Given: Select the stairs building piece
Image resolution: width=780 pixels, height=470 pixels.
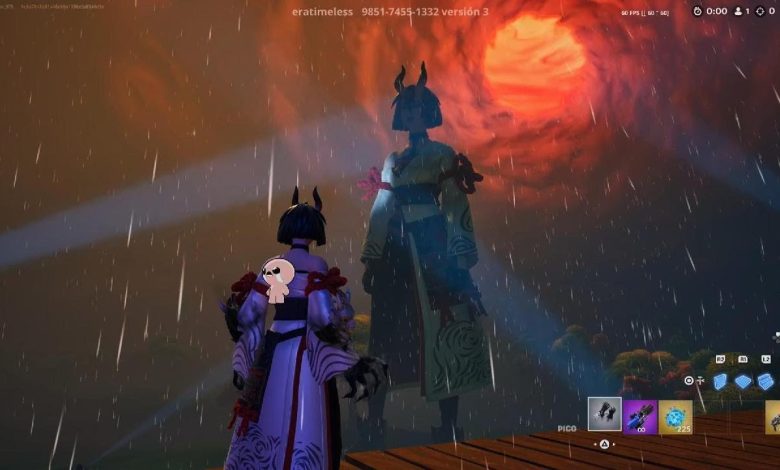Looking at the screenshot, I should click(x=765, y=381).
